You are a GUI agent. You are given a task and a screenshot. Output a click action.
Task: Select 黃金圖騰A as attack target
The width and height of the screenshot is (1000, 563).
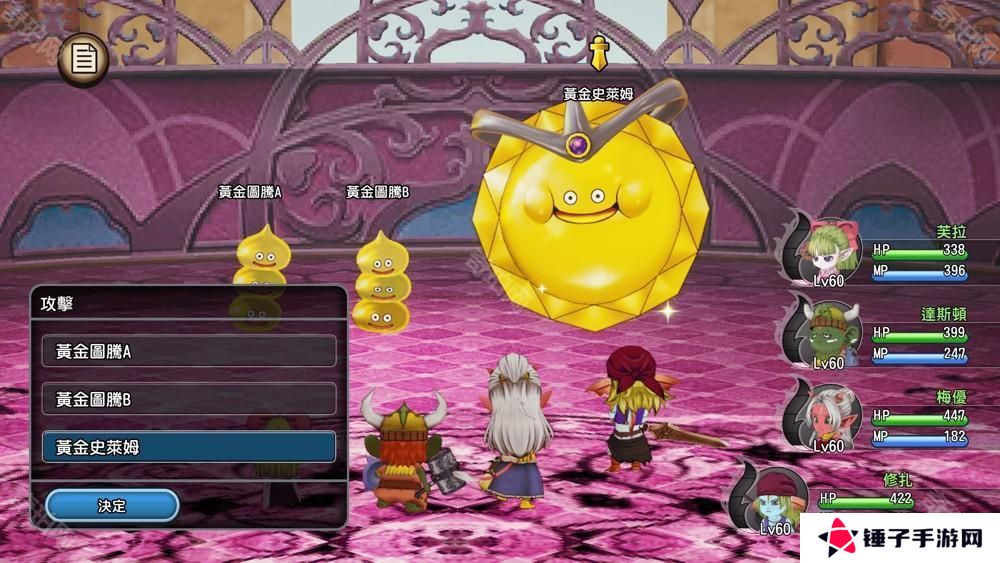[189, 351]
